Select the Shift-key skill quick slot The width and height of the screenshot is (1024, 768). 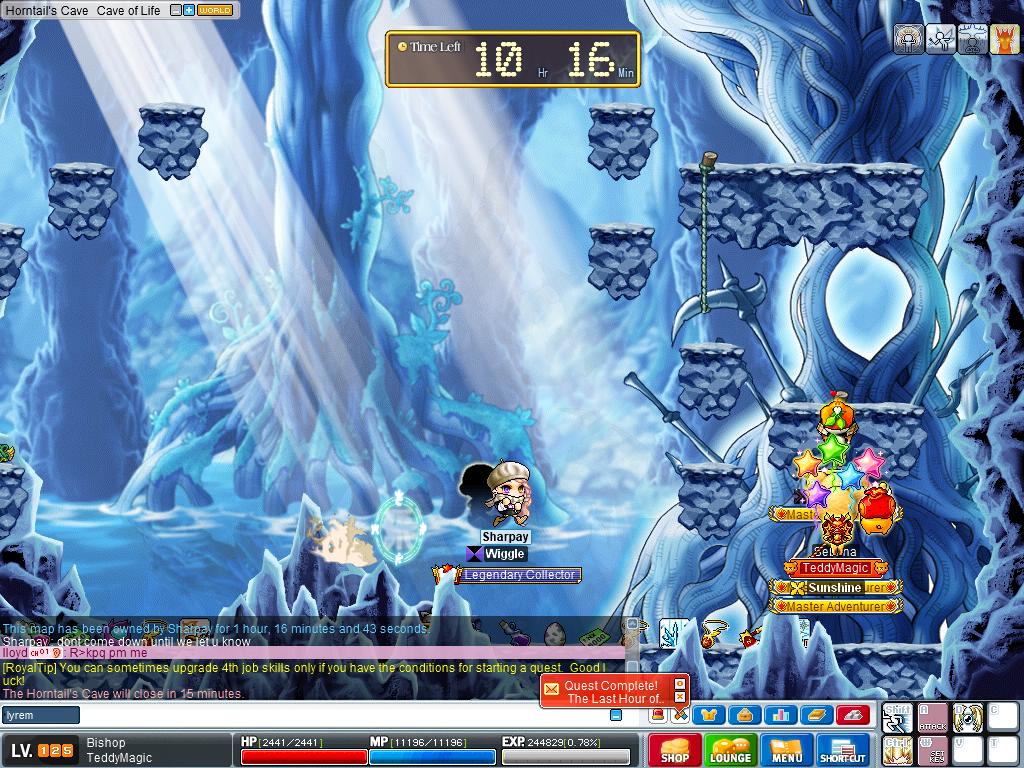point(897,716)
